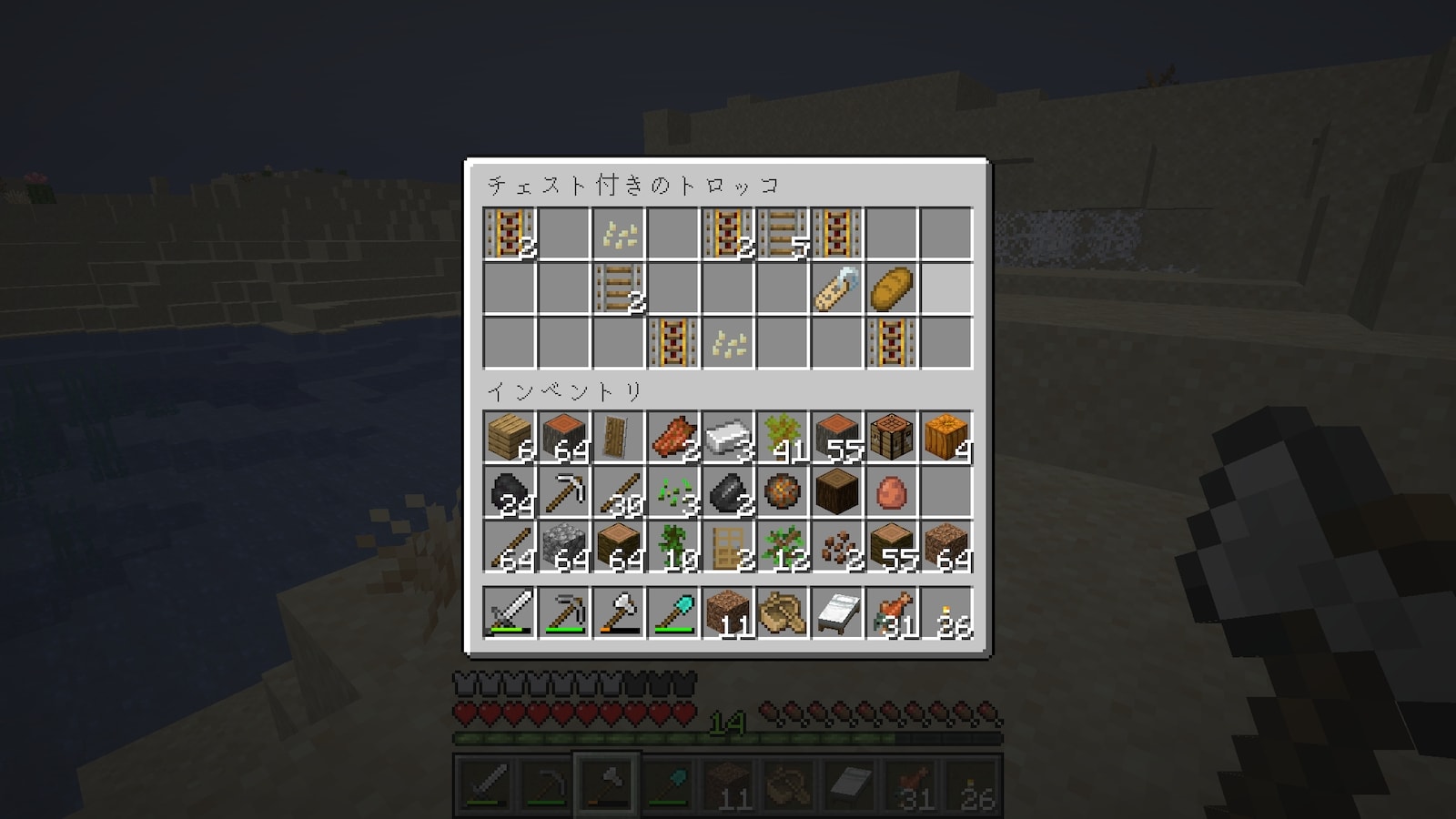The image size is (1456, 819).
Task: Pick up the white bed
Action: coord(836,612)
